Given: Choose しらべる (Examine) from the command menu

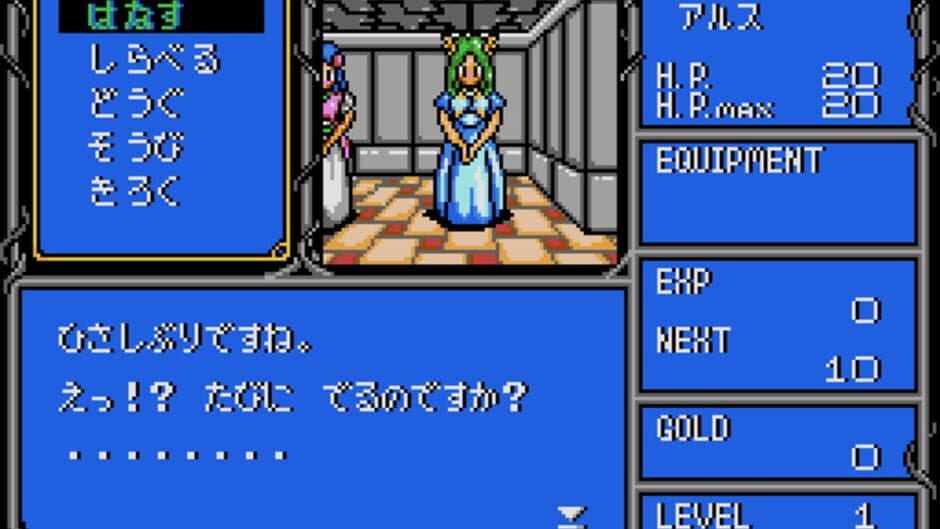Looking at the screenshot, I should pyautogui.click(x=153, y=61).
